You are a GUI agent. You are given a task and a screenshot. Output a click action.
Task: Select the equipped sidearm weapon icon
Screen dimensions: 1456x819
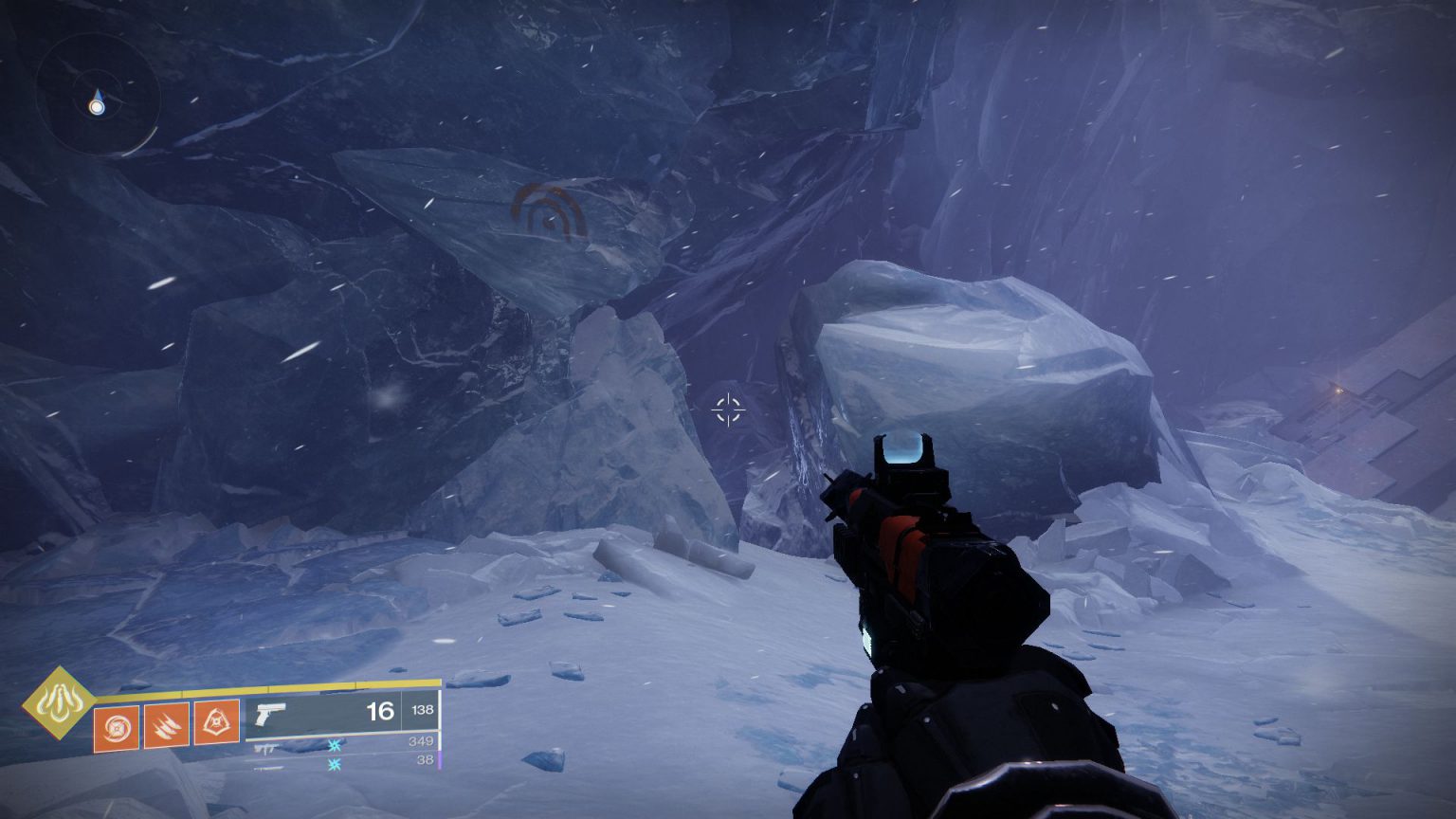tap(271, 713)
